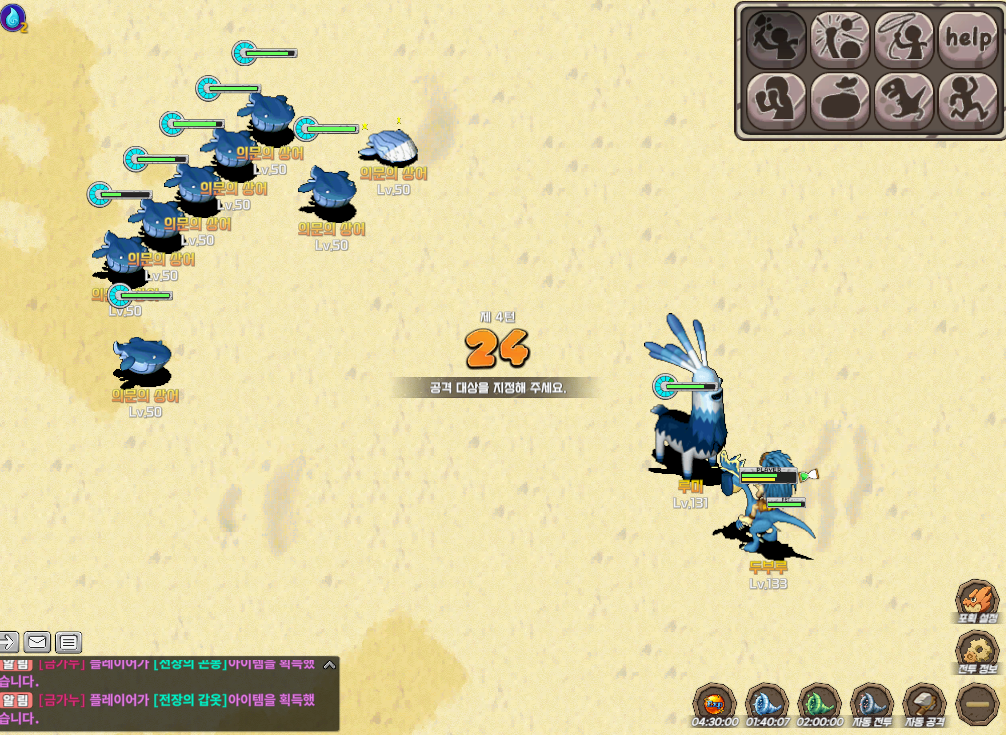Open the 포획 설정 capture settings
The width and height of the screenshot is (1006, 735).
tap(978, 601)
